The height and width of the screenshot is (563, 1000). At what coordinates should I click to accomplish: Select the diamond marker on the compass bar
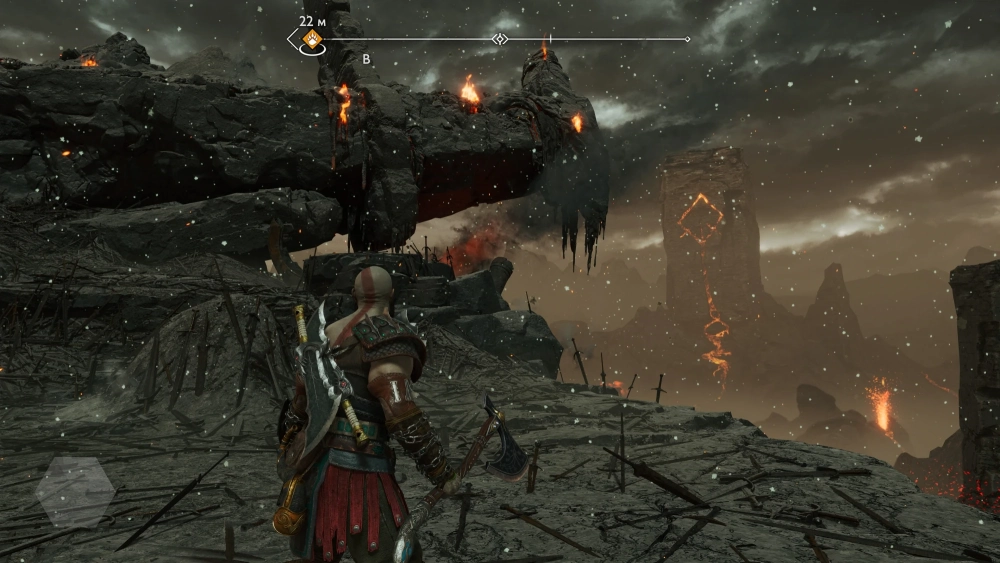tap(500, 39)
